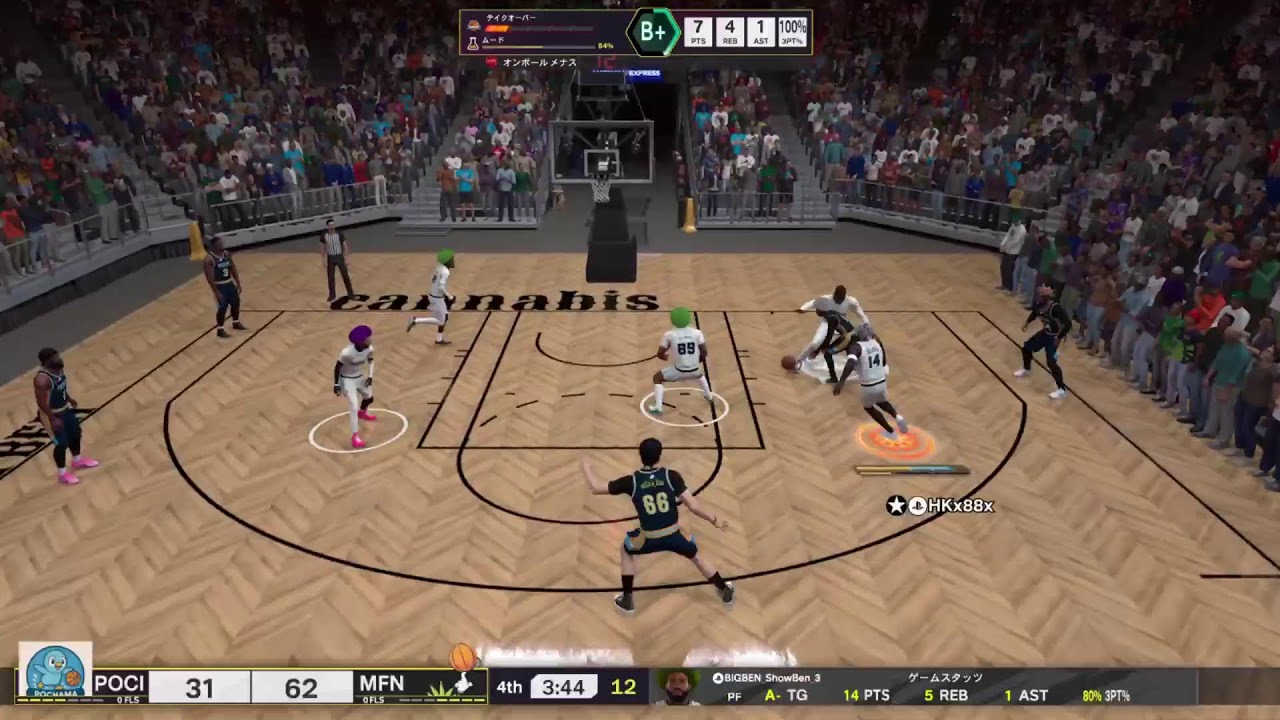Select the ムード potion flask icon
The height and width of the screenshot is (720, 1280).
[x=474, y=42]
